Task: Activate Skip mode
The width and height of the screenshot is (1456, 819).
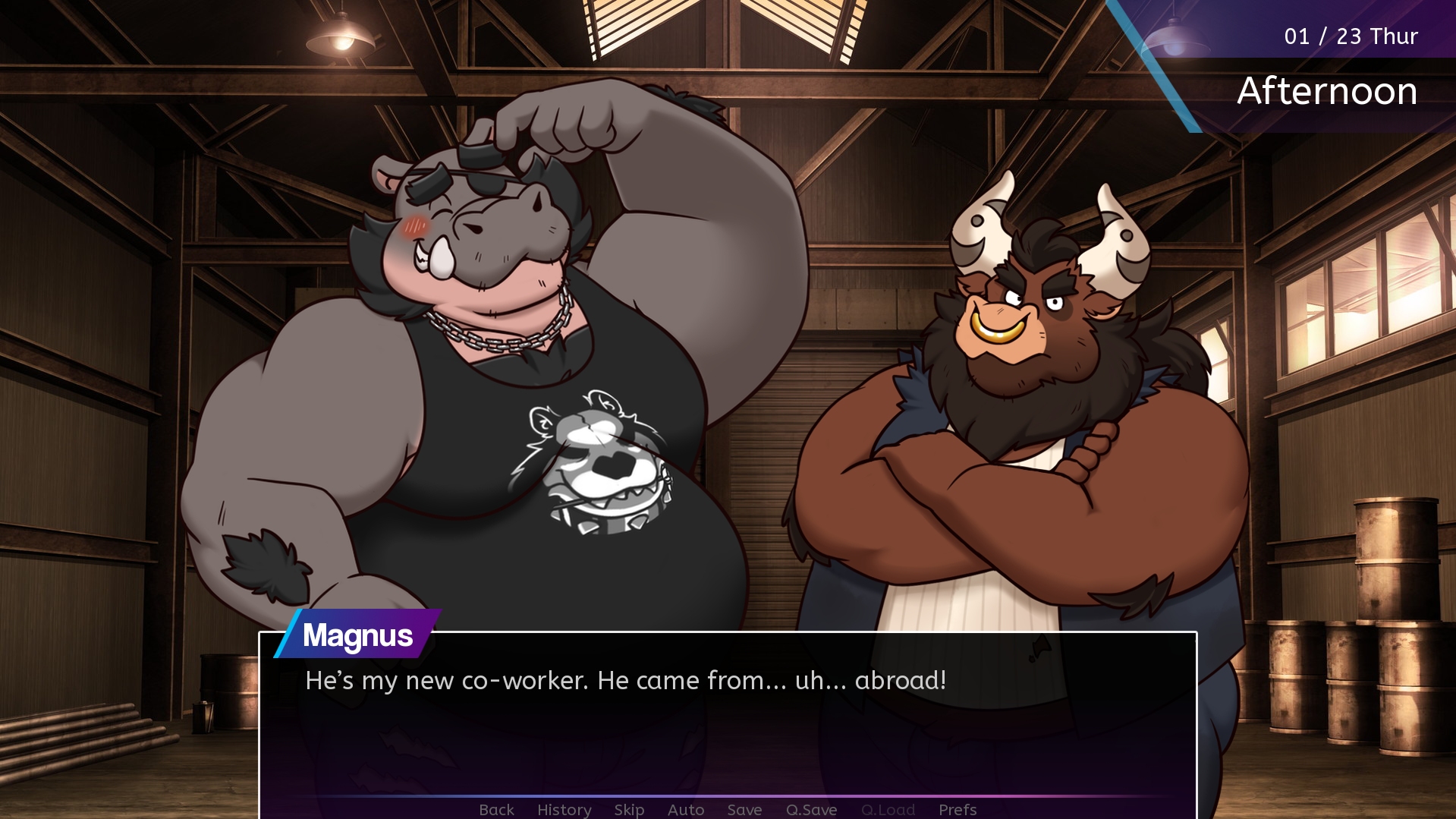Action: coord(629,809)
